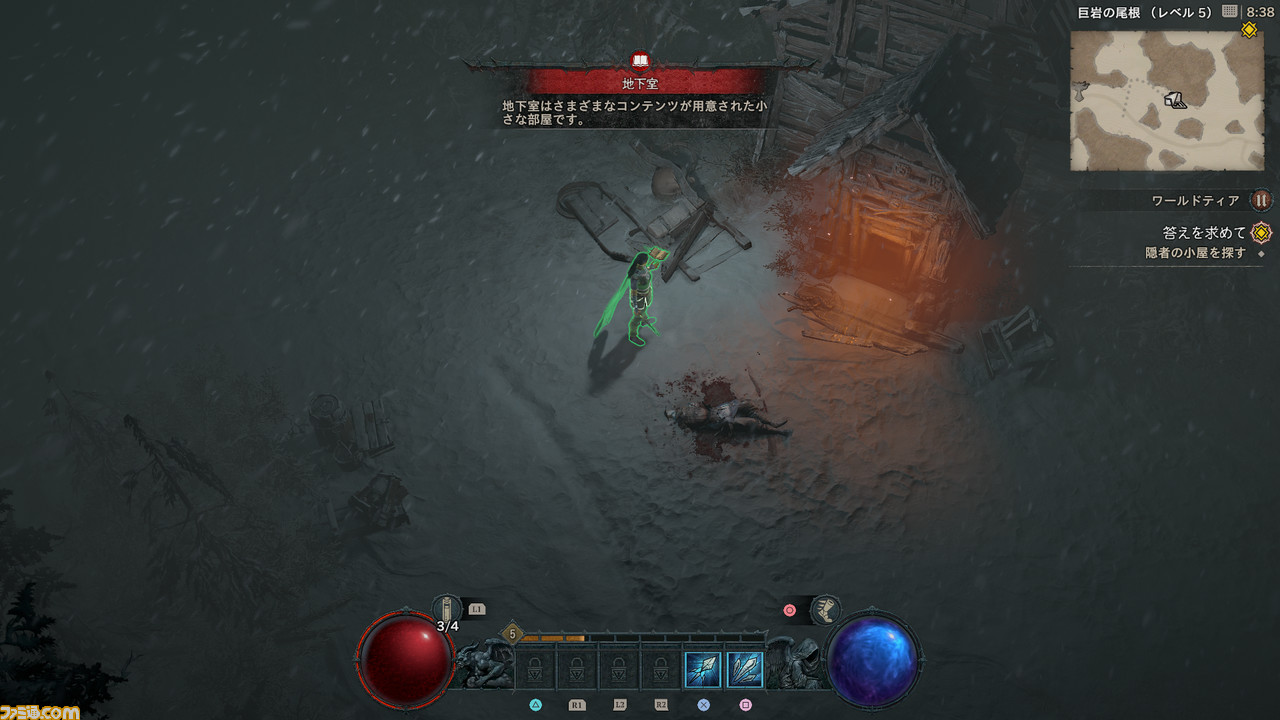1280x720 pixels.
Task: Click the level 5 badge on the experience bar
Action: point(512,633)
